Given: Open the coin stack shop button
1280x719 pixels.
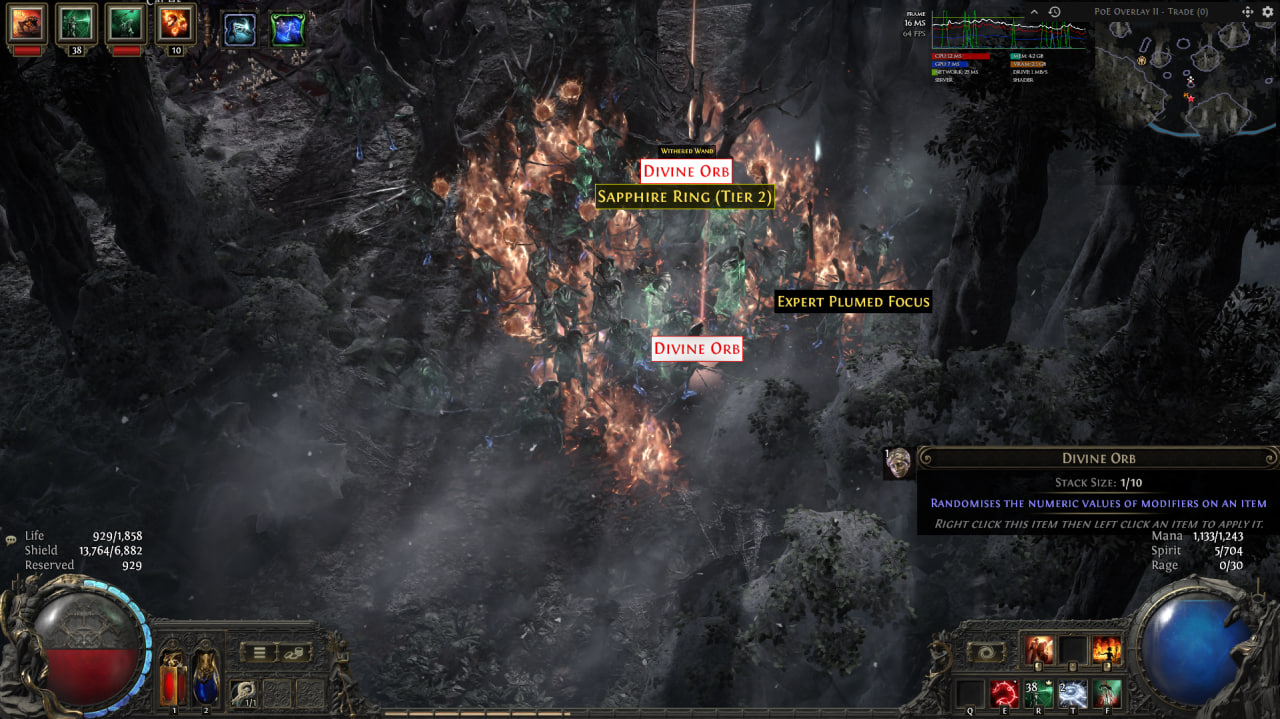Looking at the screenshot, I should point(296,653).
